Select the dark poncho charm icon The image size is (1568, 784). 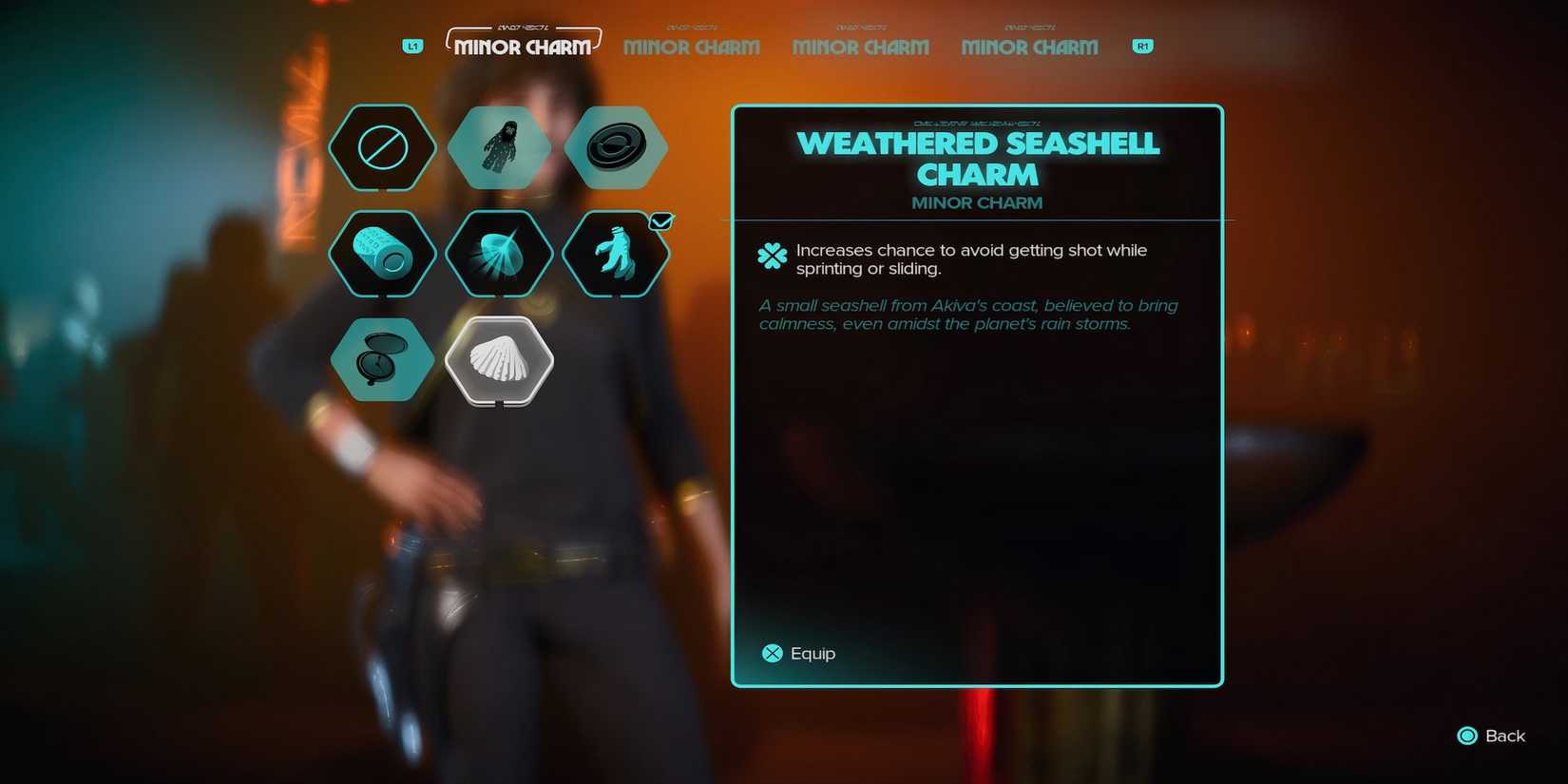[x=499, y=147]
